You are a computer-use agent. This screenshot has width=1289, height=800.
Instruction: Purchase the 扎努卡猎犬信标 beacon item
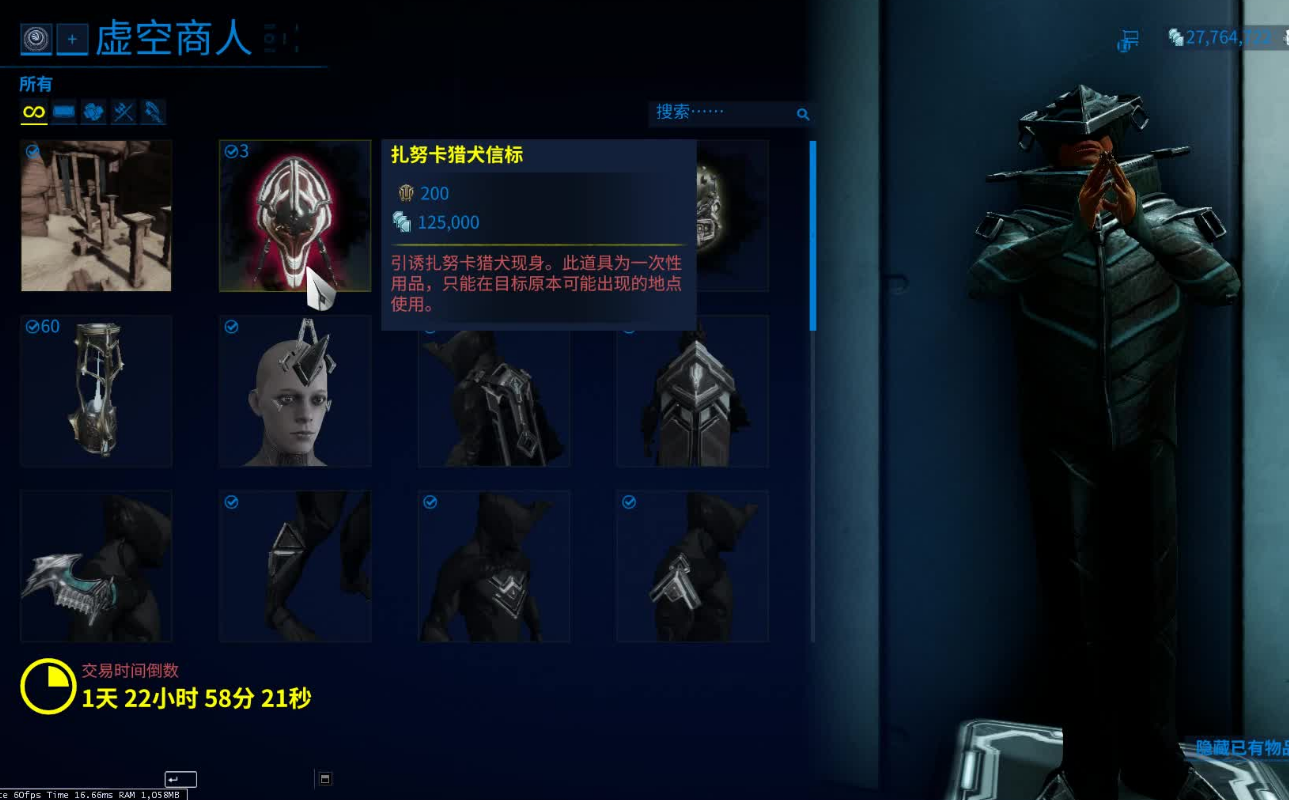point(295,215)
